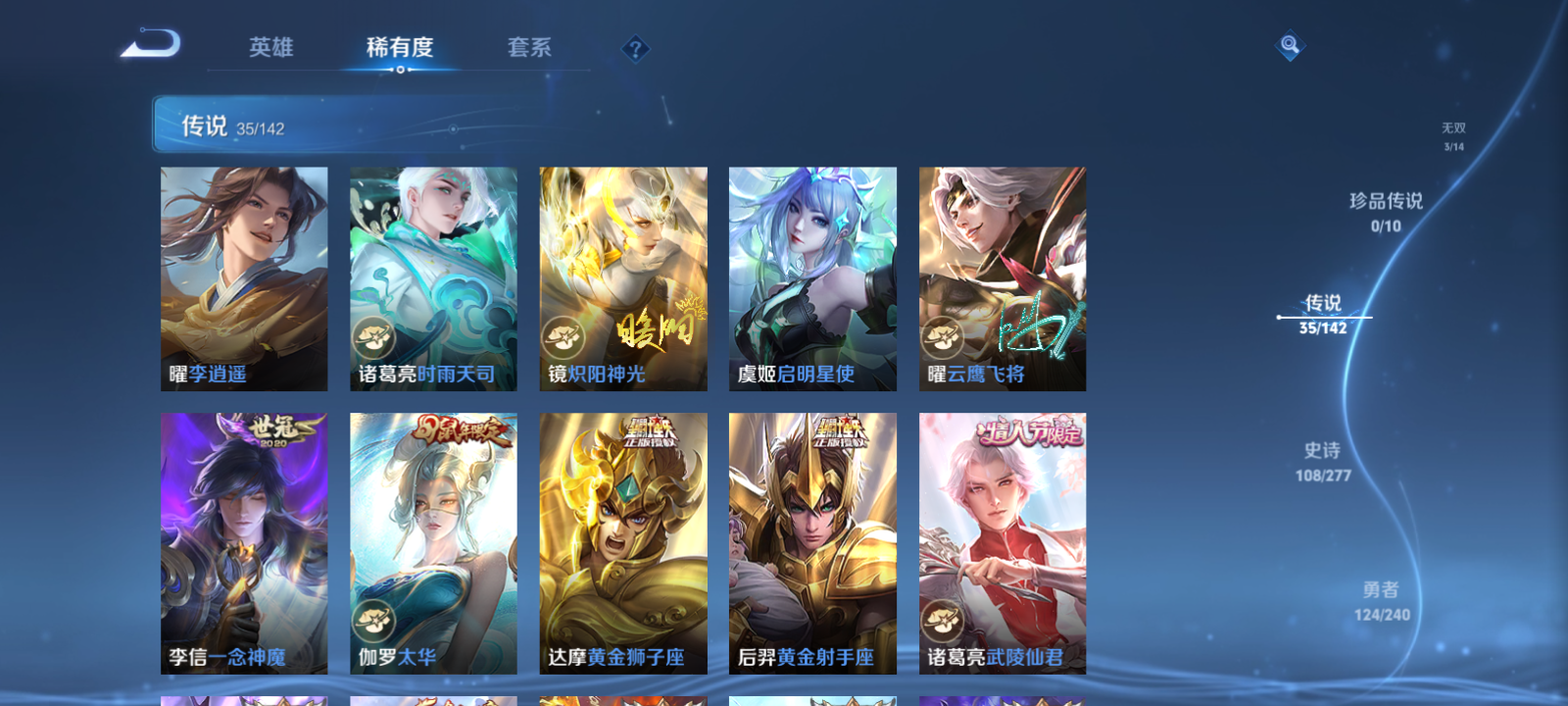1568x706 pixels.
Task: Open the 达摩黄金狮子座 skin card
Action: (x=623, y=544)
